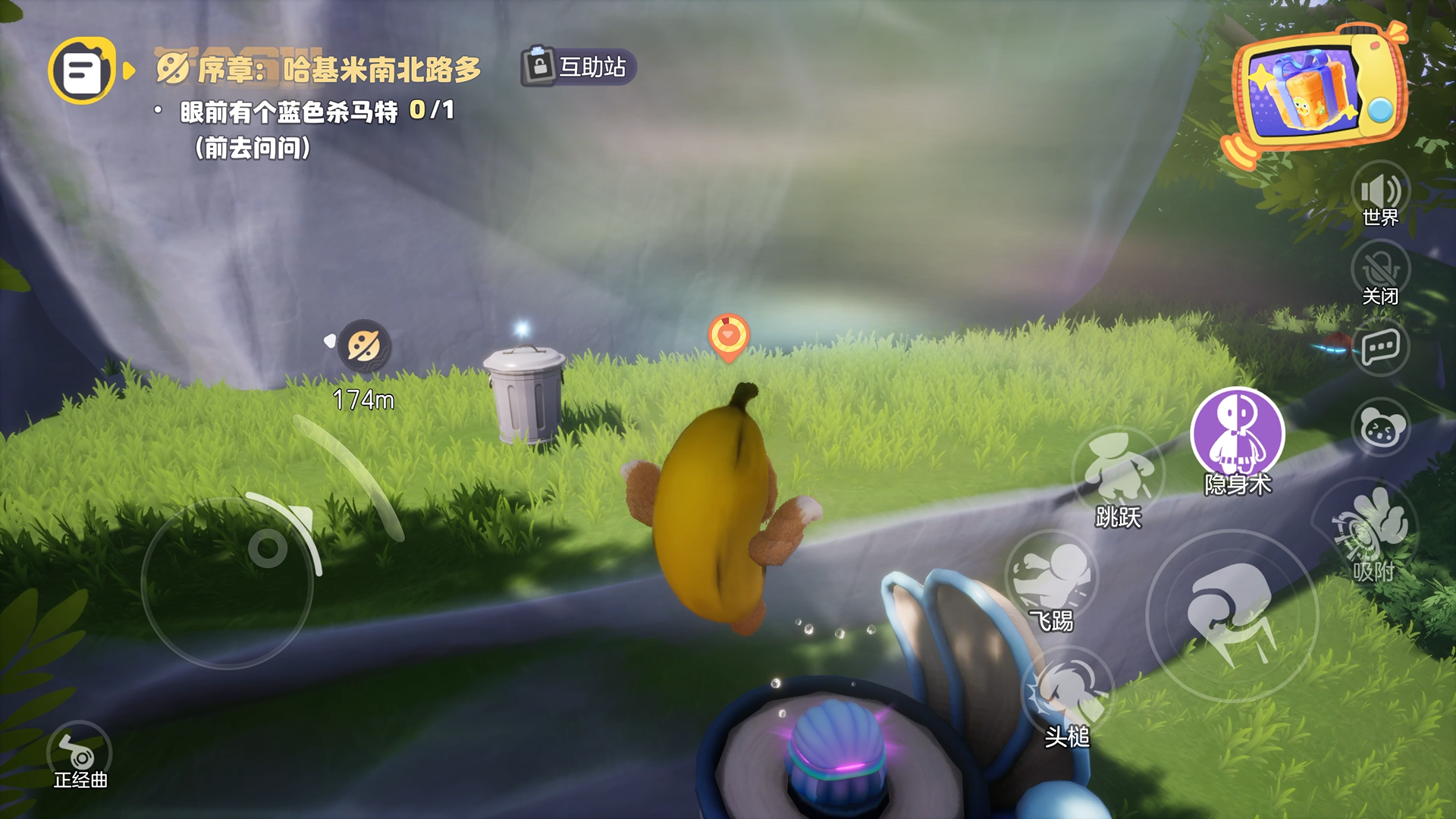Toggle the muted microphone 关闭 button
The width and height of the screenshot is (1456, 819).
(1379, 271)
